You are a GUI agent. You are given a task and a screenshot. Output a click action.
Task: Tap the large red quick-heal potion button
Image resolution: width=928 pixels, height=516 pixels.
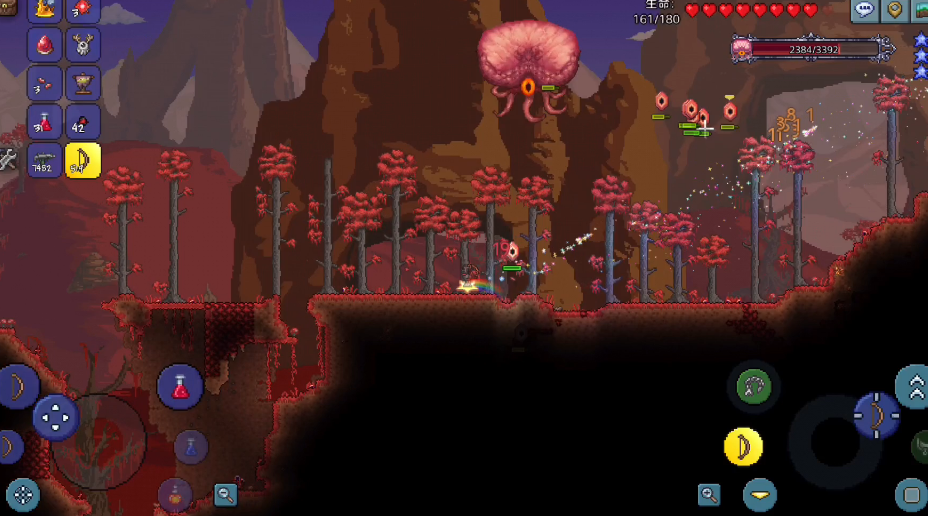(180, 387)
